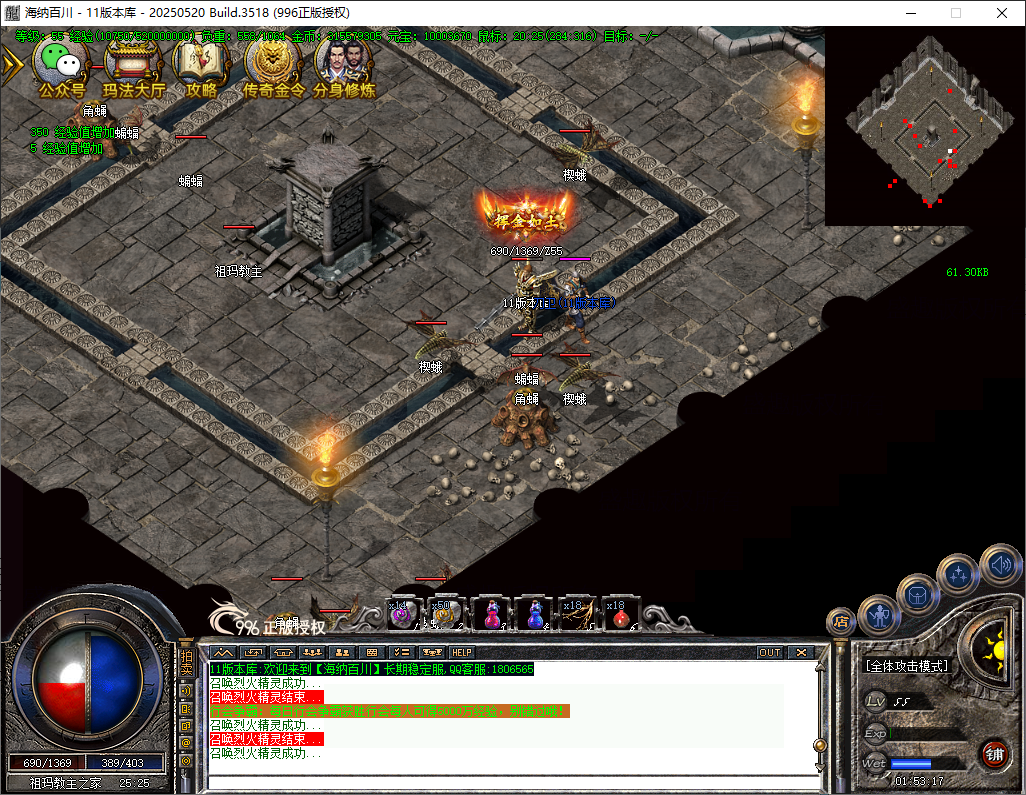Open the 攻略 strategy guide
The image size is (1026, 795).
pos(201,66)
